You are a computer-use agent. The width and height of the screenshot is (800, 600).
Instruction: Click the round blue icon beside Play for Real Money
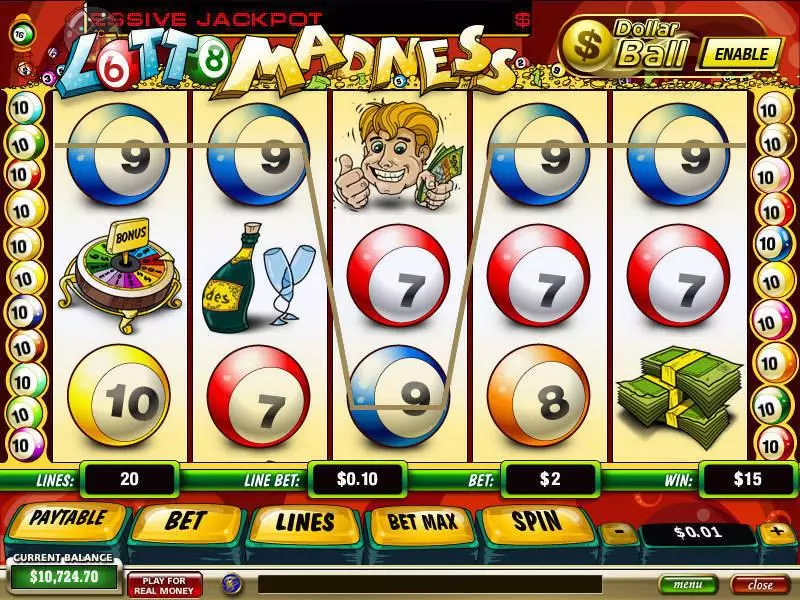click(x=230, y=583)
